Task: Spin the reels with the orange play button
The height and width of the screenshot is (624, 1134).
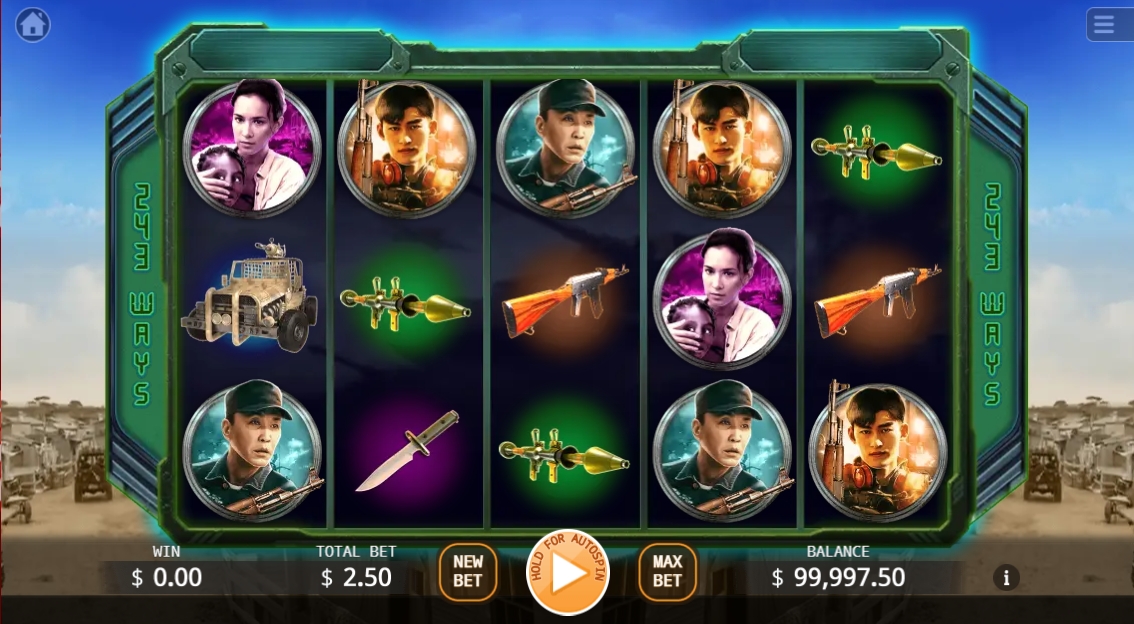Action: pyautogui.click(x=567, y=573)
